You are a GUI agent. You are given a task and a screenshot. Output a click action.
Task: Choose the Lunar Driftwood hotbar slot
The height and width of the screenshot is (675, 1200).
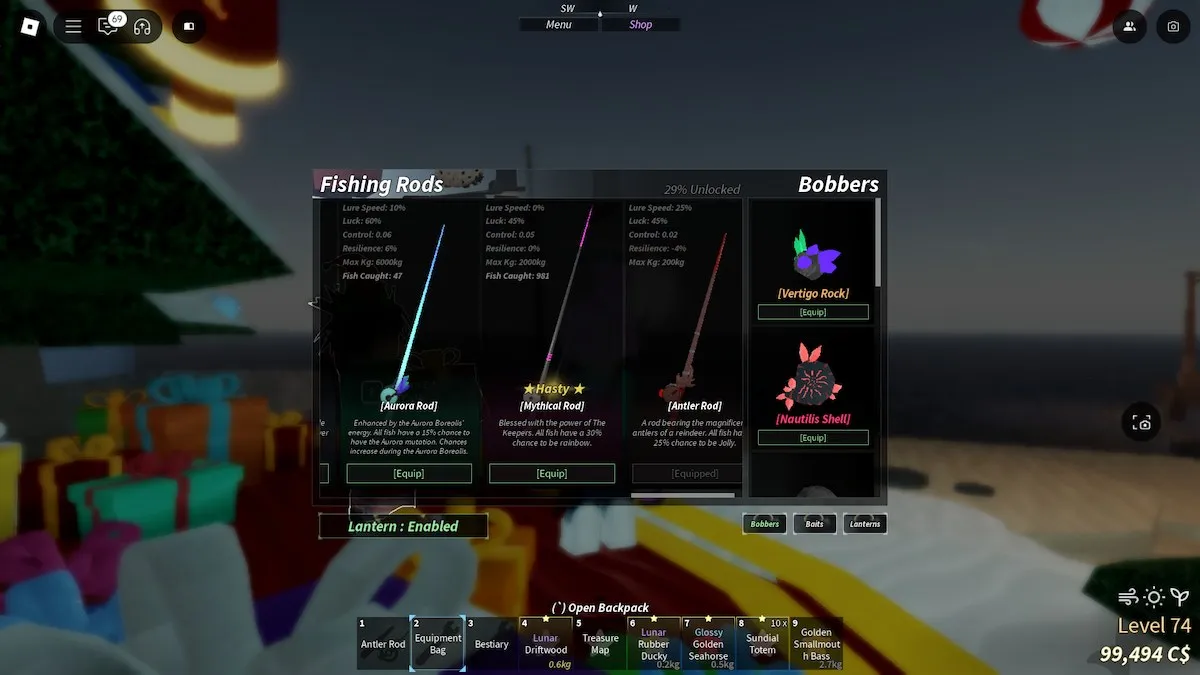click(546, 643)
